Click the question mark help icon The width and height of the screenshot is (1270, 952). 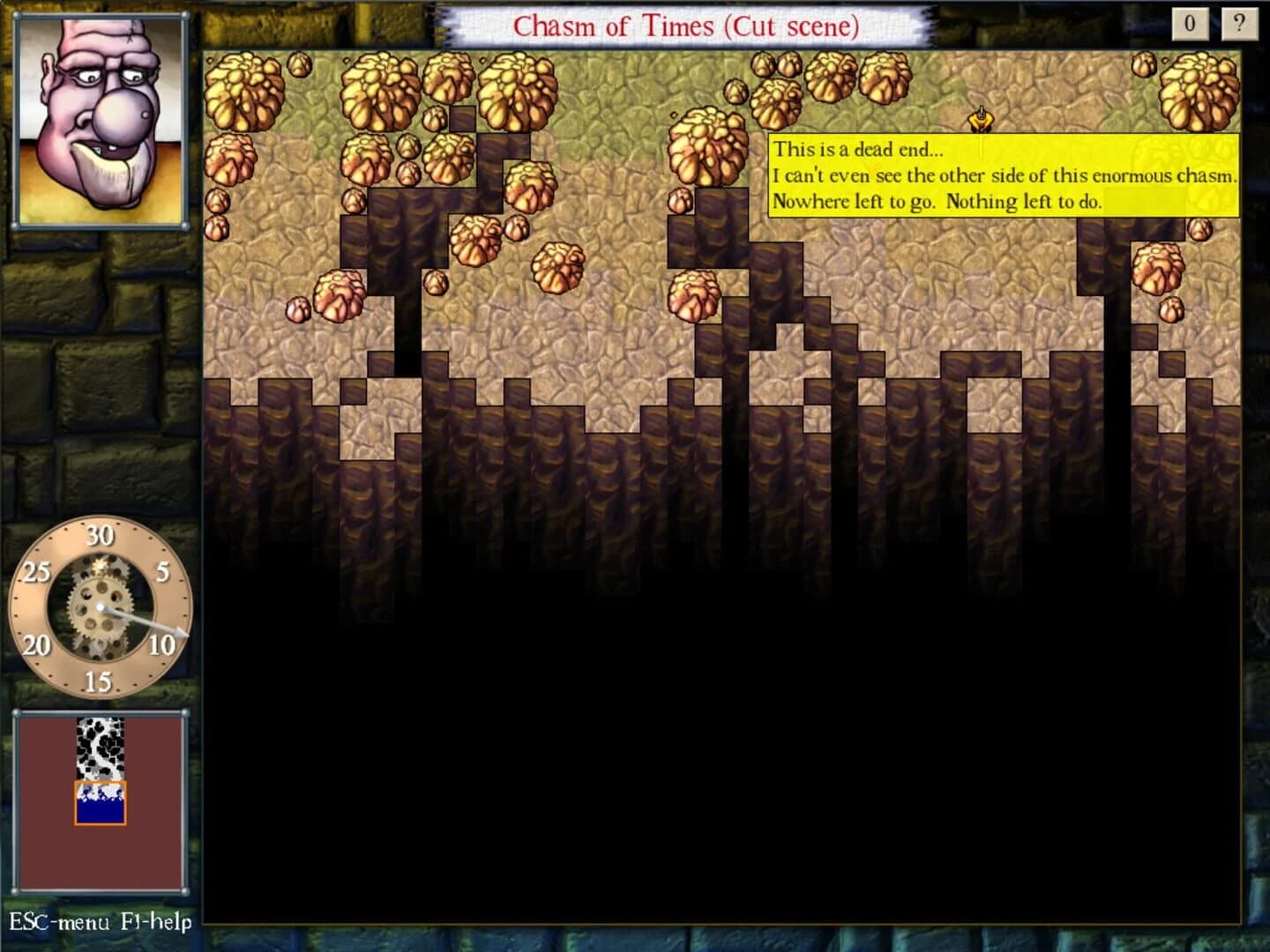[x=1238, y=22]
